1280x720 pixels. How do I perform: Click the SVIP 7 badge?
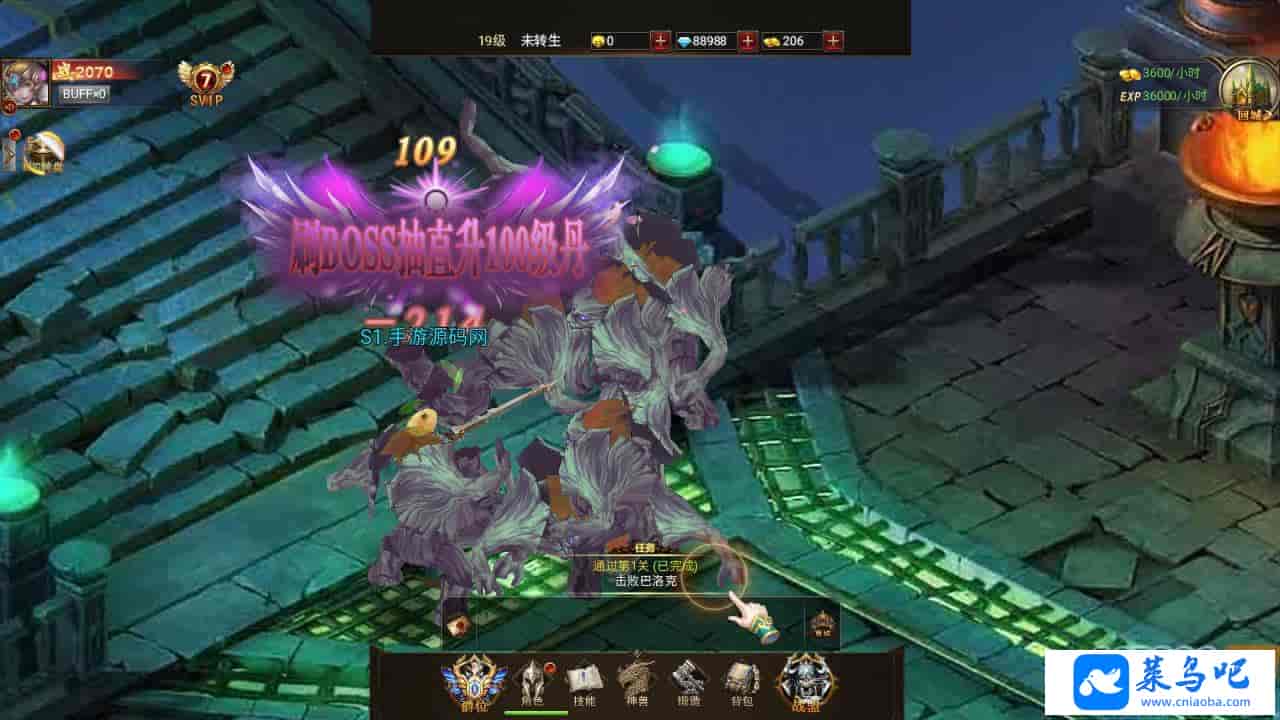(x=205, y=83)
